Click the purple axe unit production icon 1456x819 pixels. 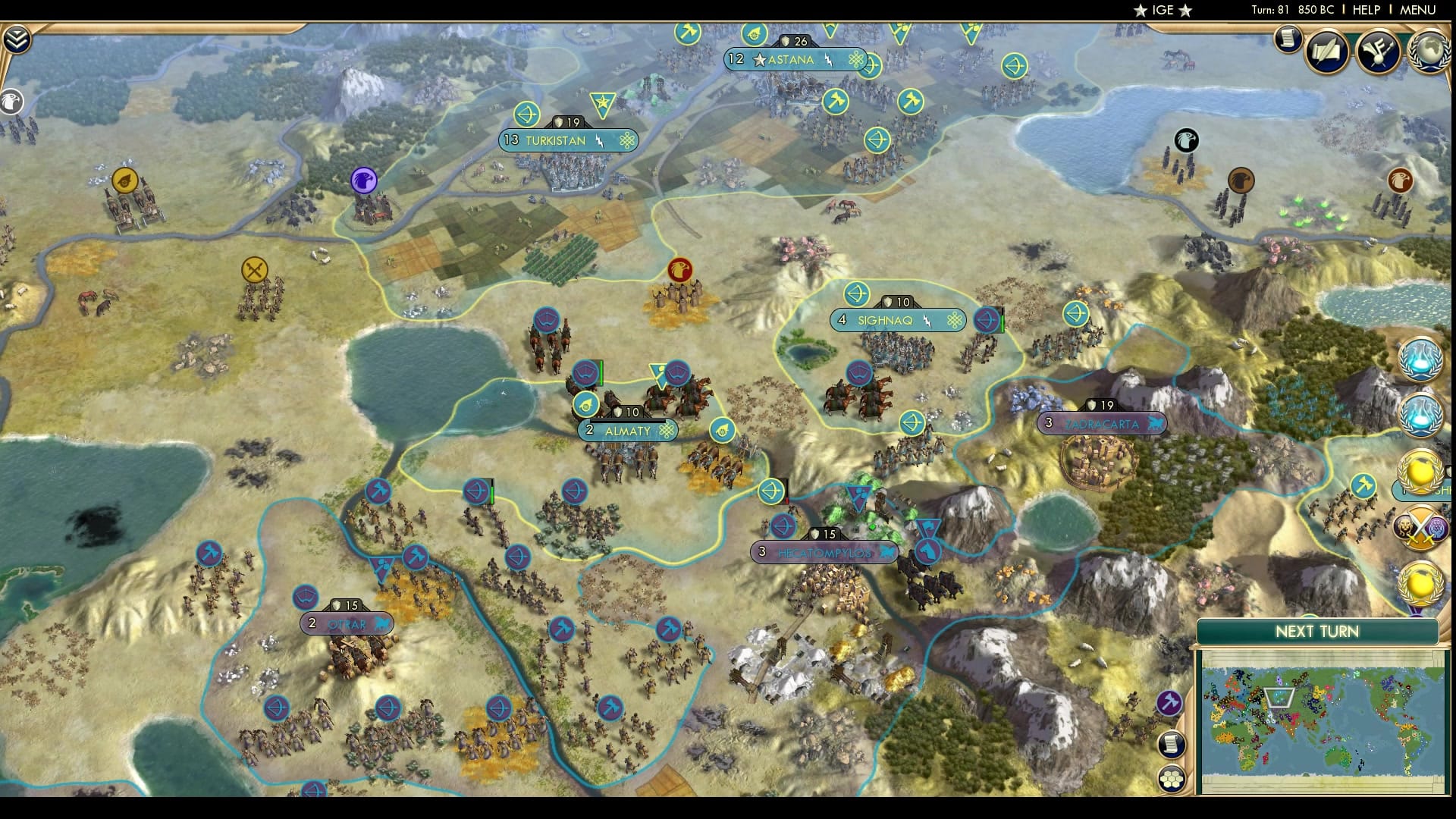pyautogui.click(x=1168, y=702)
